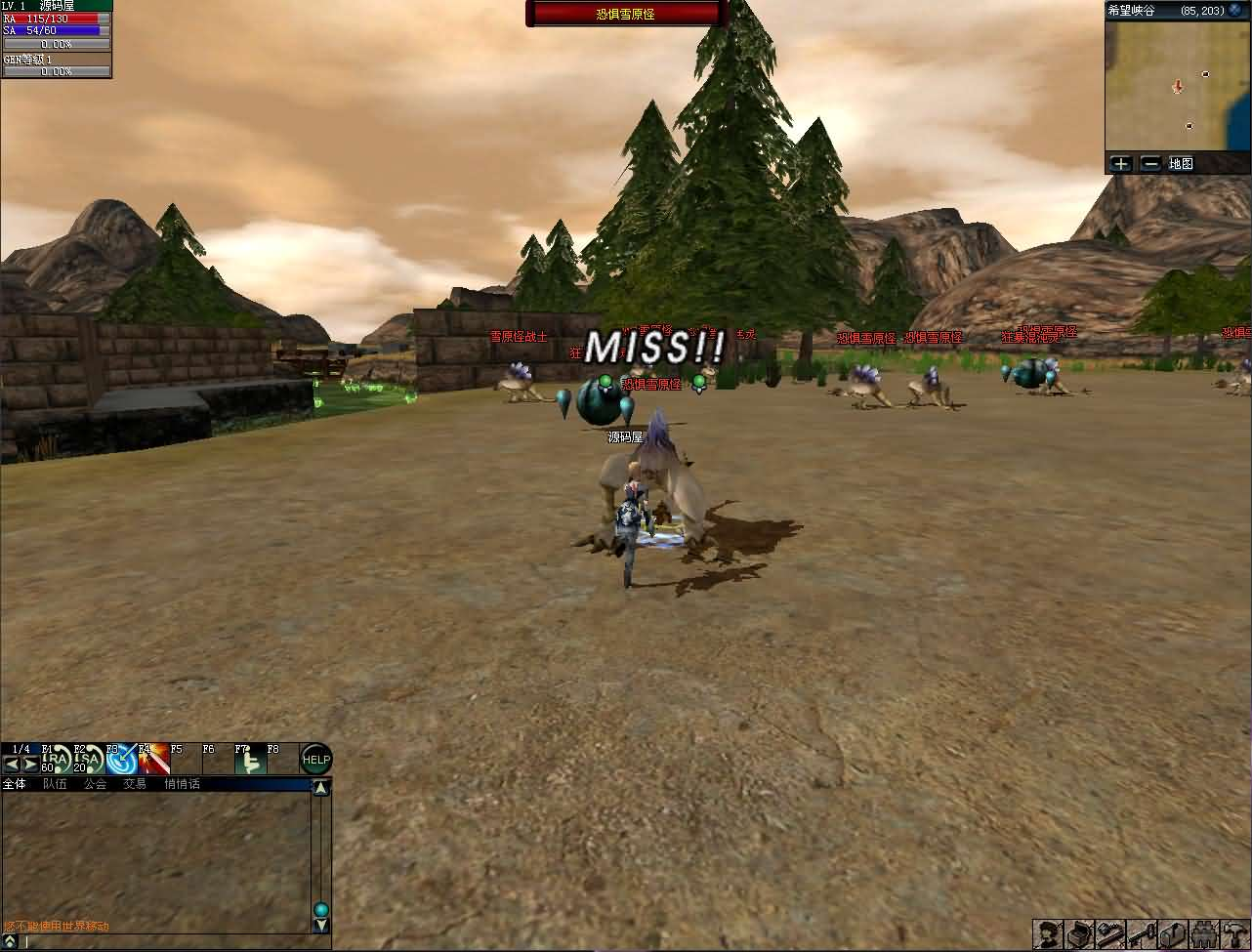Zoom in the minimap with the plus button

point(1120,164)
